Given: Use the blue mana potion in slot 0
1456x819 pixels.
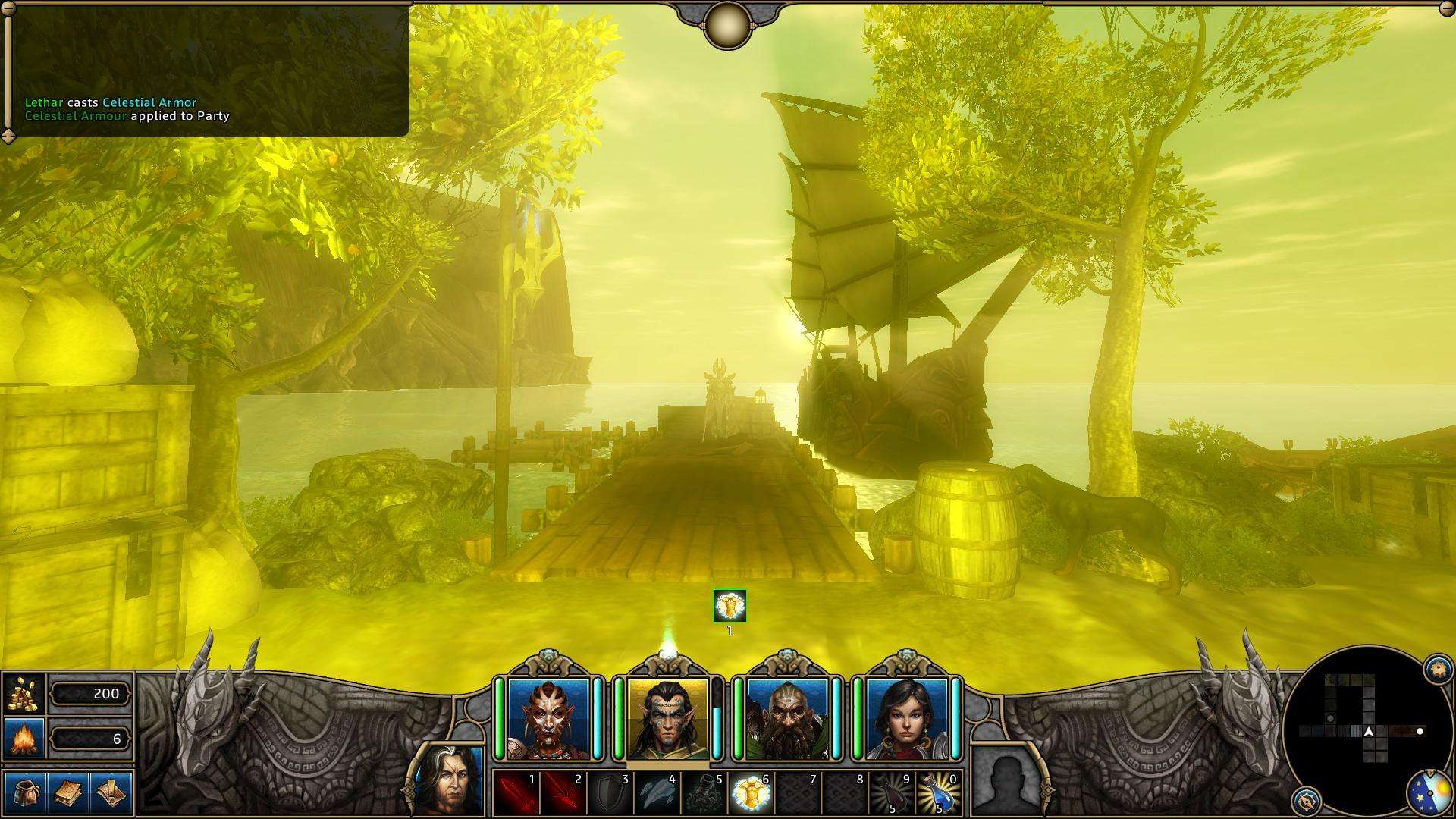Looking at the screenshot, I should (x=938, y=792).
